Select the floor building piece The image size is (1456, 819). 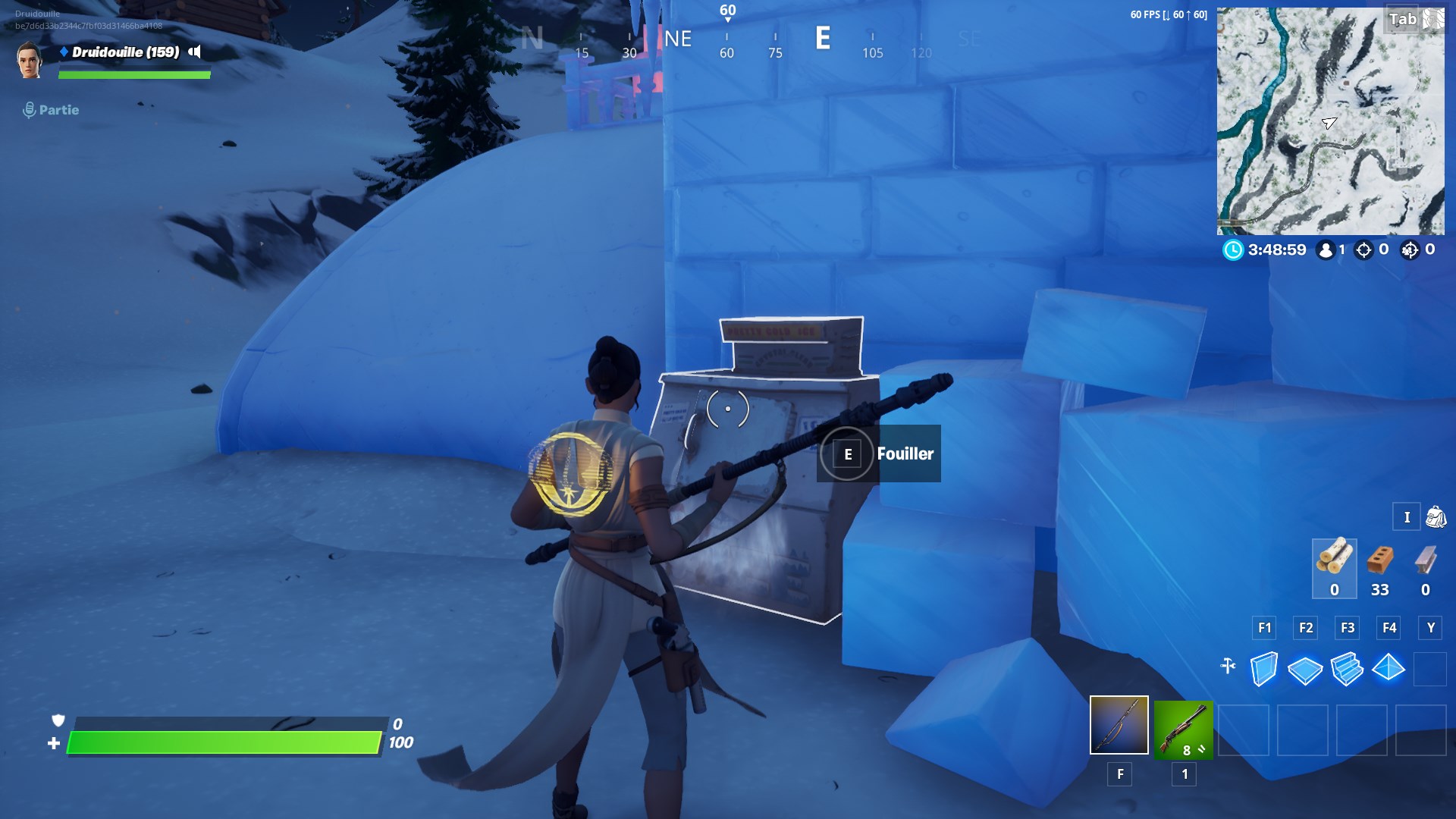pyautogui.click(x=1307, y=669)
